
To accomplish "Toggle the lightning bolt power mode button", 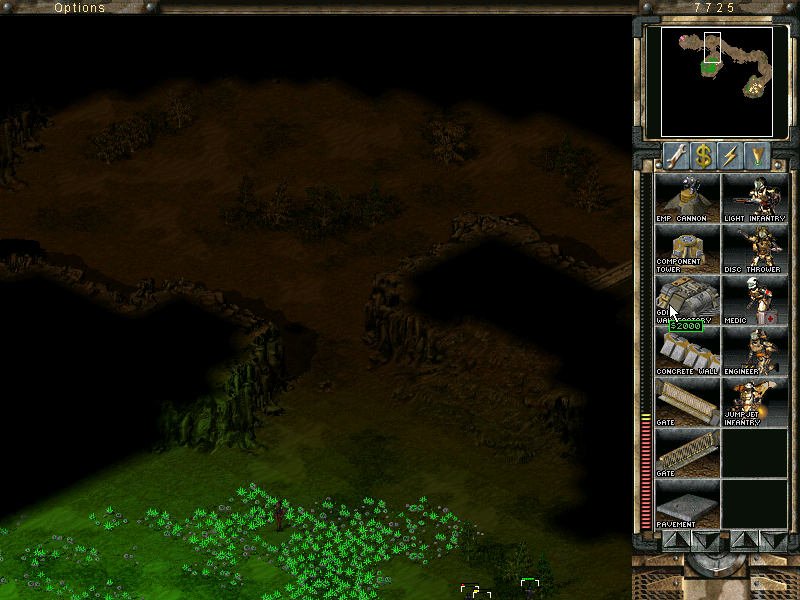I will click(x=732, y=155).
